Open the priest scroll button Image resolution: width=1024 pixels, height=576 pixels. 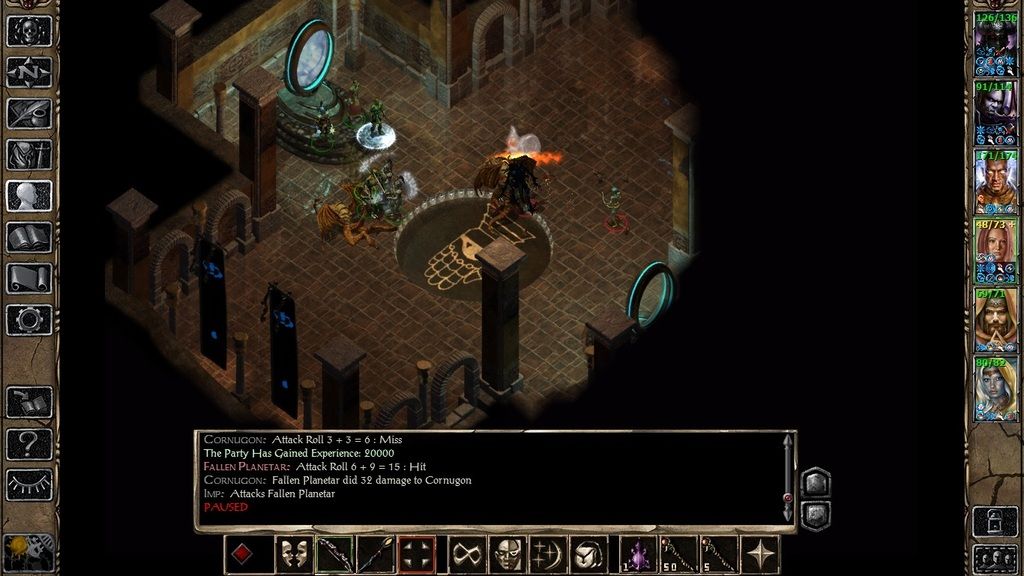pyautogui.click(x=29, y=278)
